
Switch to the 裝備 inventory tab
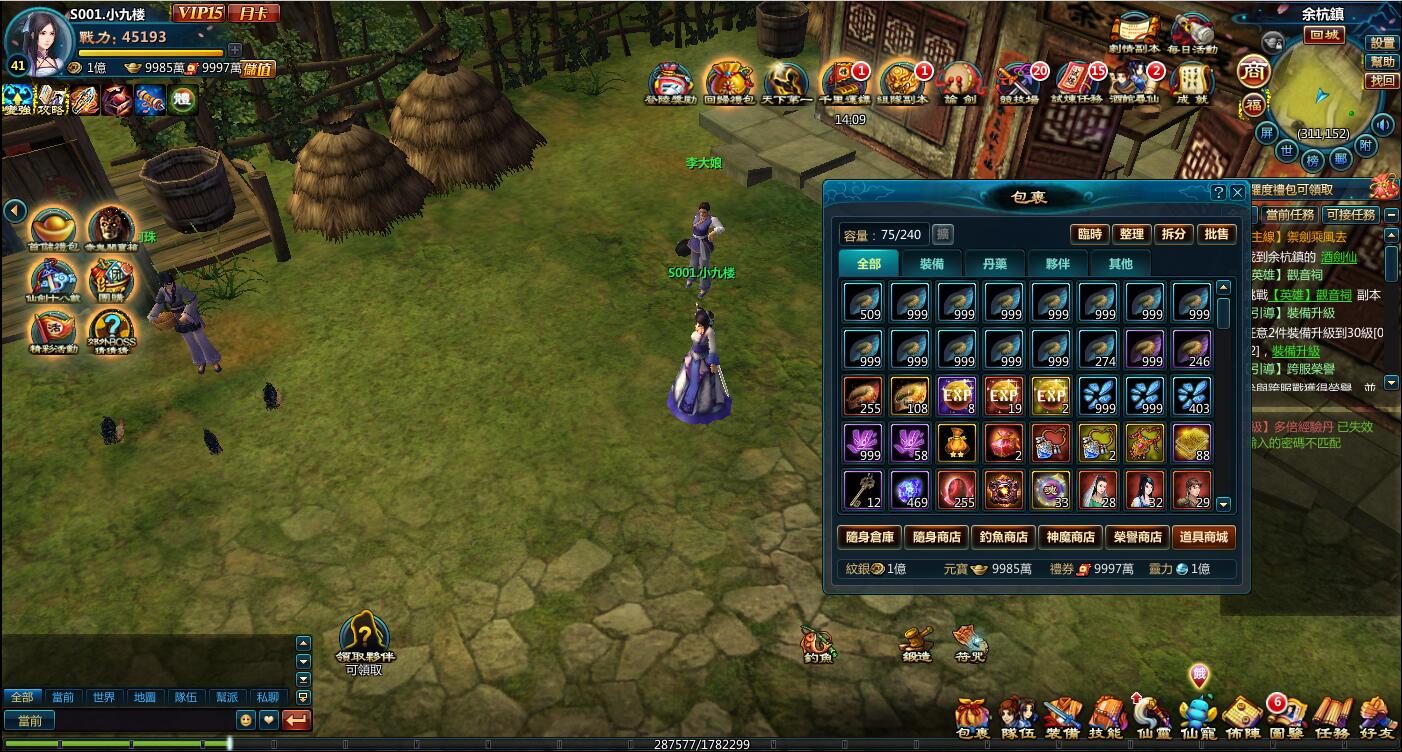coord(931,264)
